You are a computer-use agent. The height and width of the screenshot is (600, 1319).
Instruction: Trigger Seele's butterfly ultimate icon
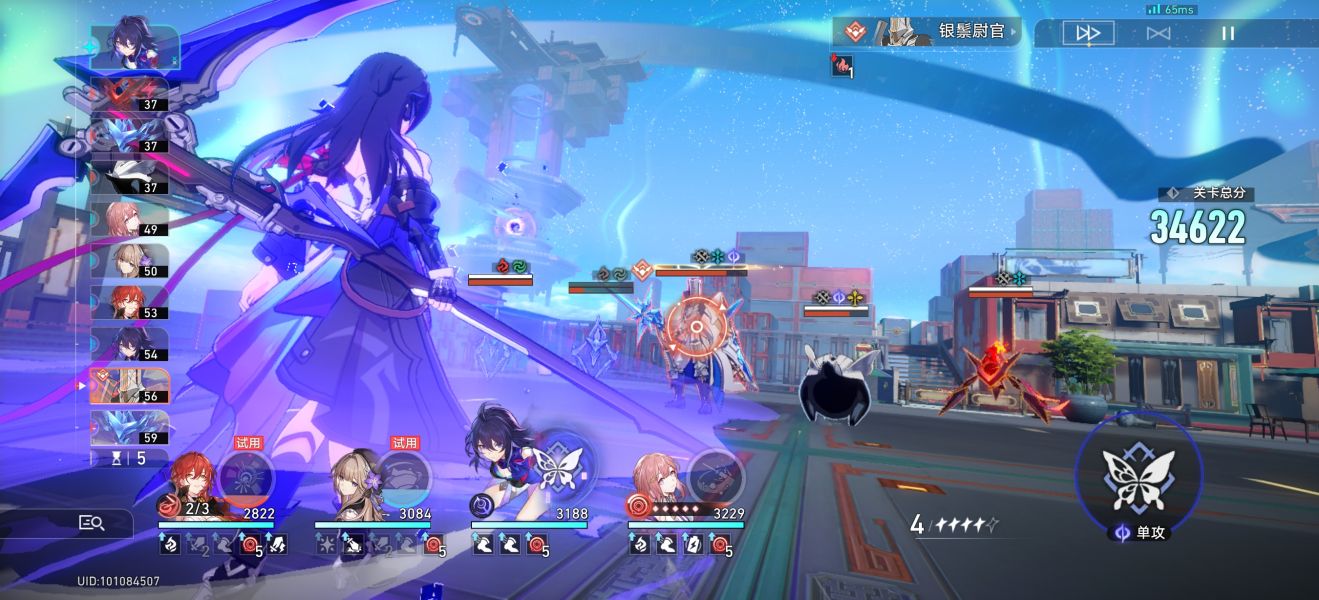click(560, 466)
